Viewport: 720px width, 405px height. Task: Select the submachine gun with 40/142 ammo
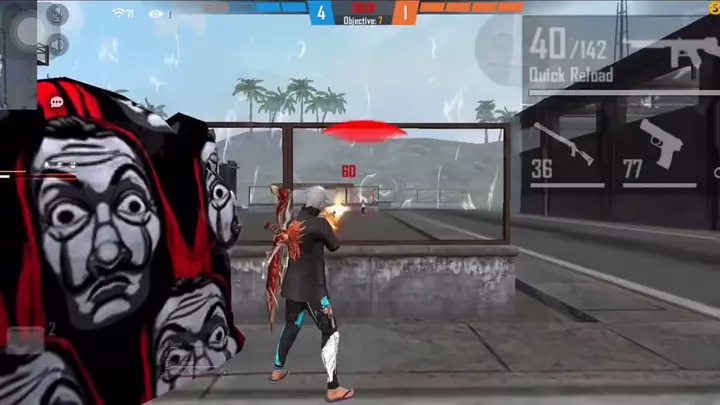620,55
